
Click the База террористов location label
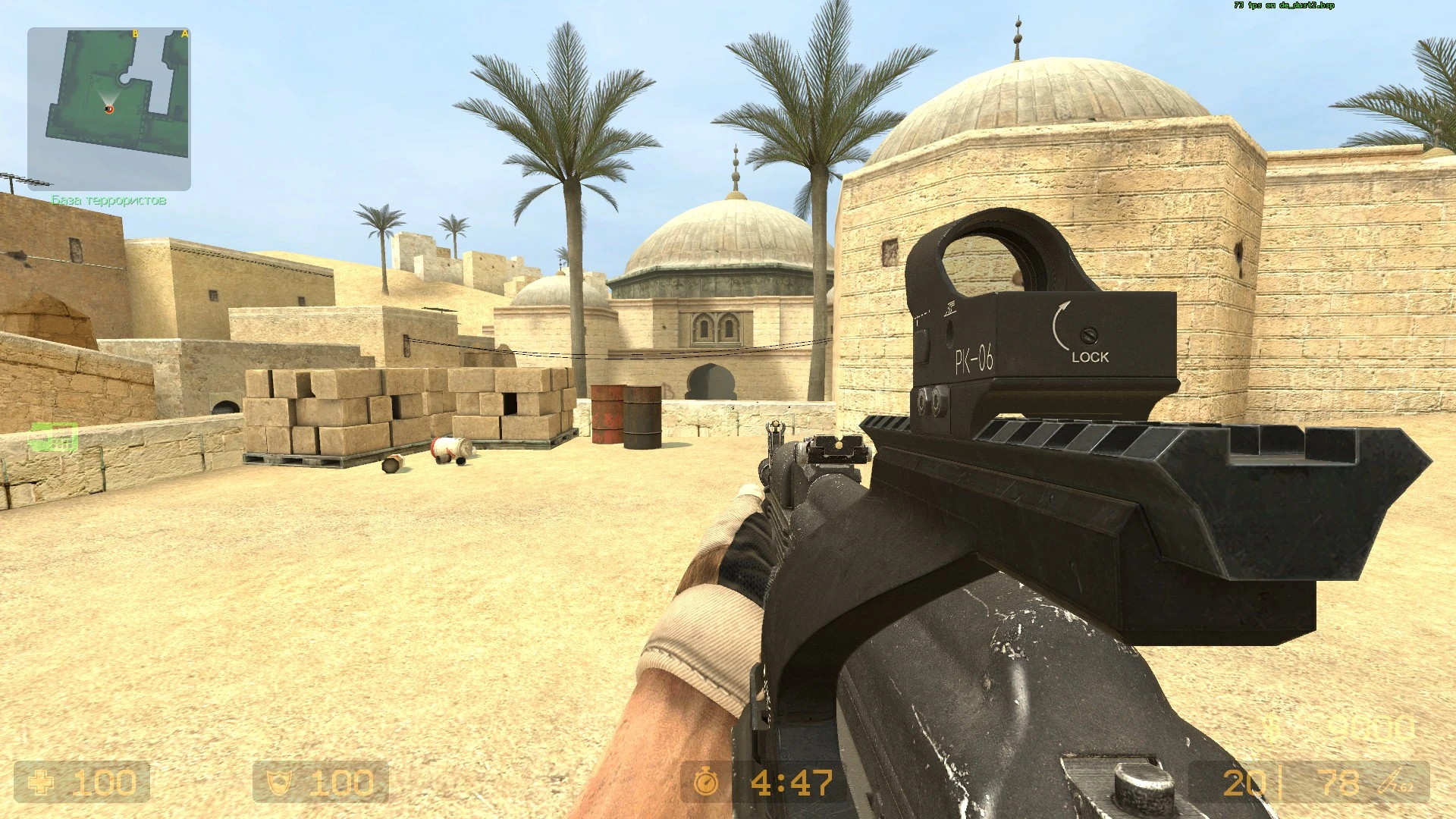coord(109,200)
